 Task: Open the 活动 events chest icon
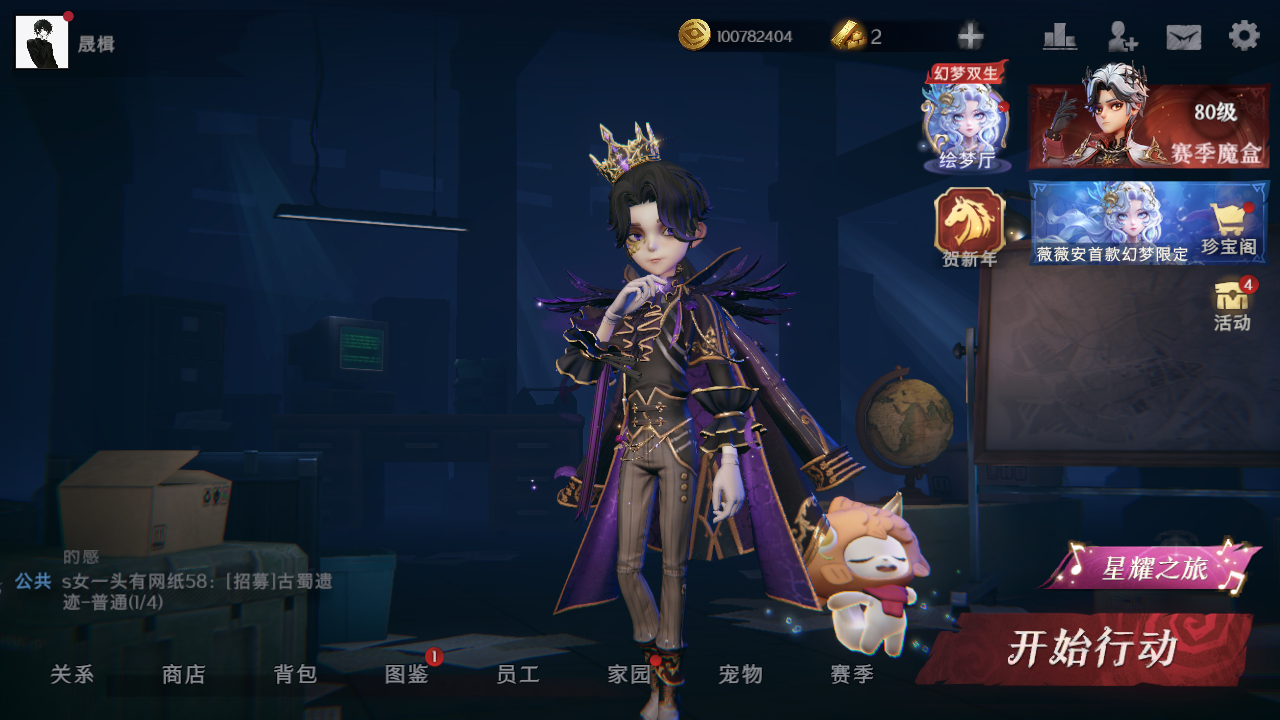pyautogui.click(x=1232, y=304)
